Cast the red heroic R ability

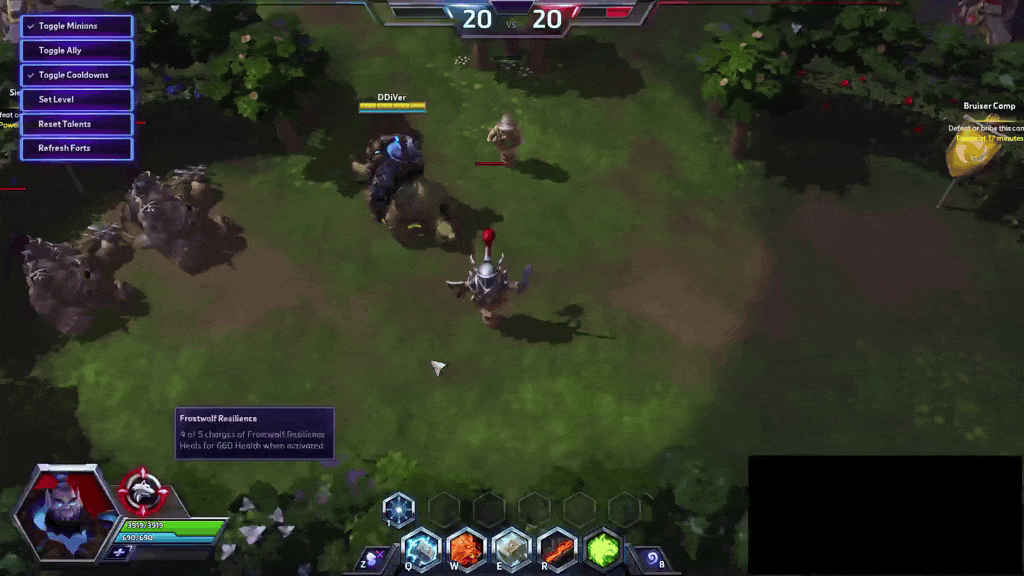[557, 549]
